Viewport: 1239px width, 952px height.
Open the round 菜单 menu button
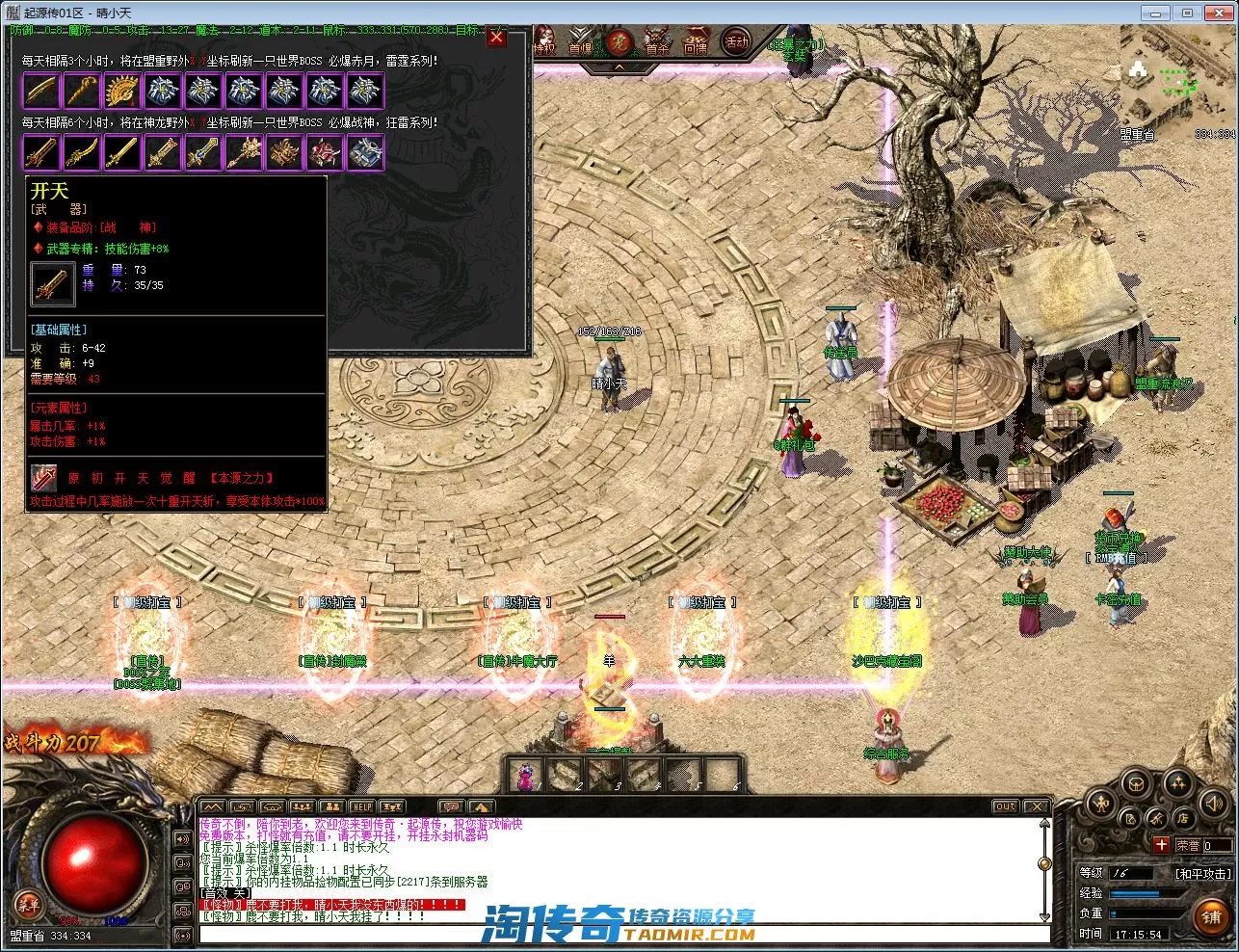pyautogui.click(x=28, y=903)
